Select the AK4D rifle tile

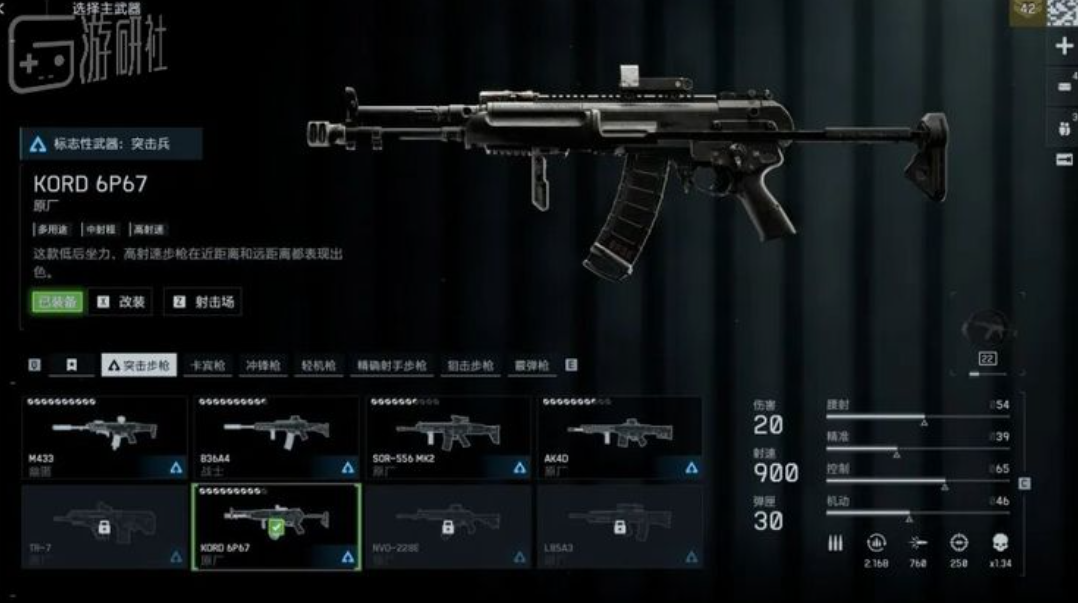coord(621,437)
